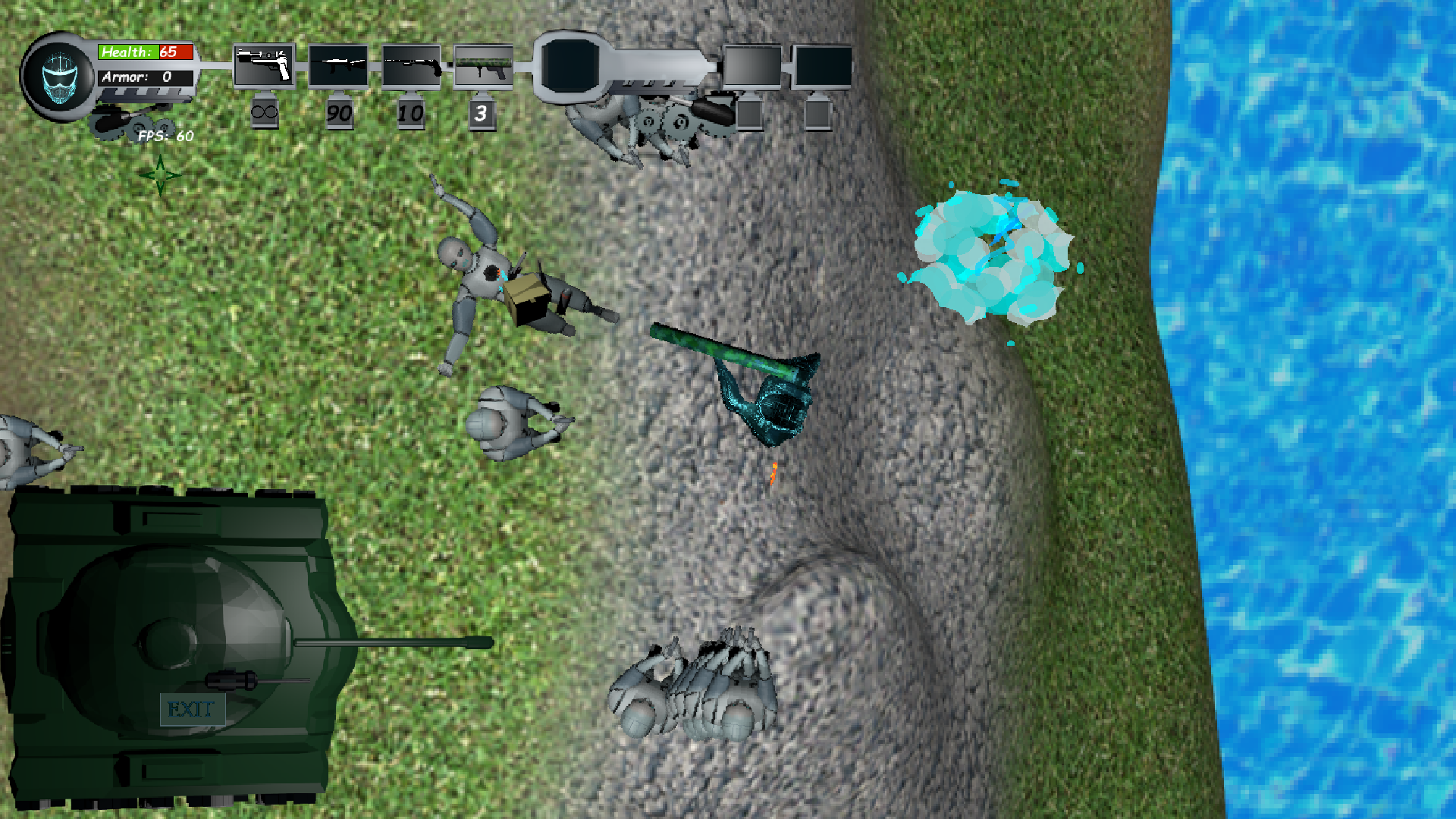The height and width of the screenshot is (819, 1456).
Task: Choose the green rocket launcher slot
Action: [483, 67]
